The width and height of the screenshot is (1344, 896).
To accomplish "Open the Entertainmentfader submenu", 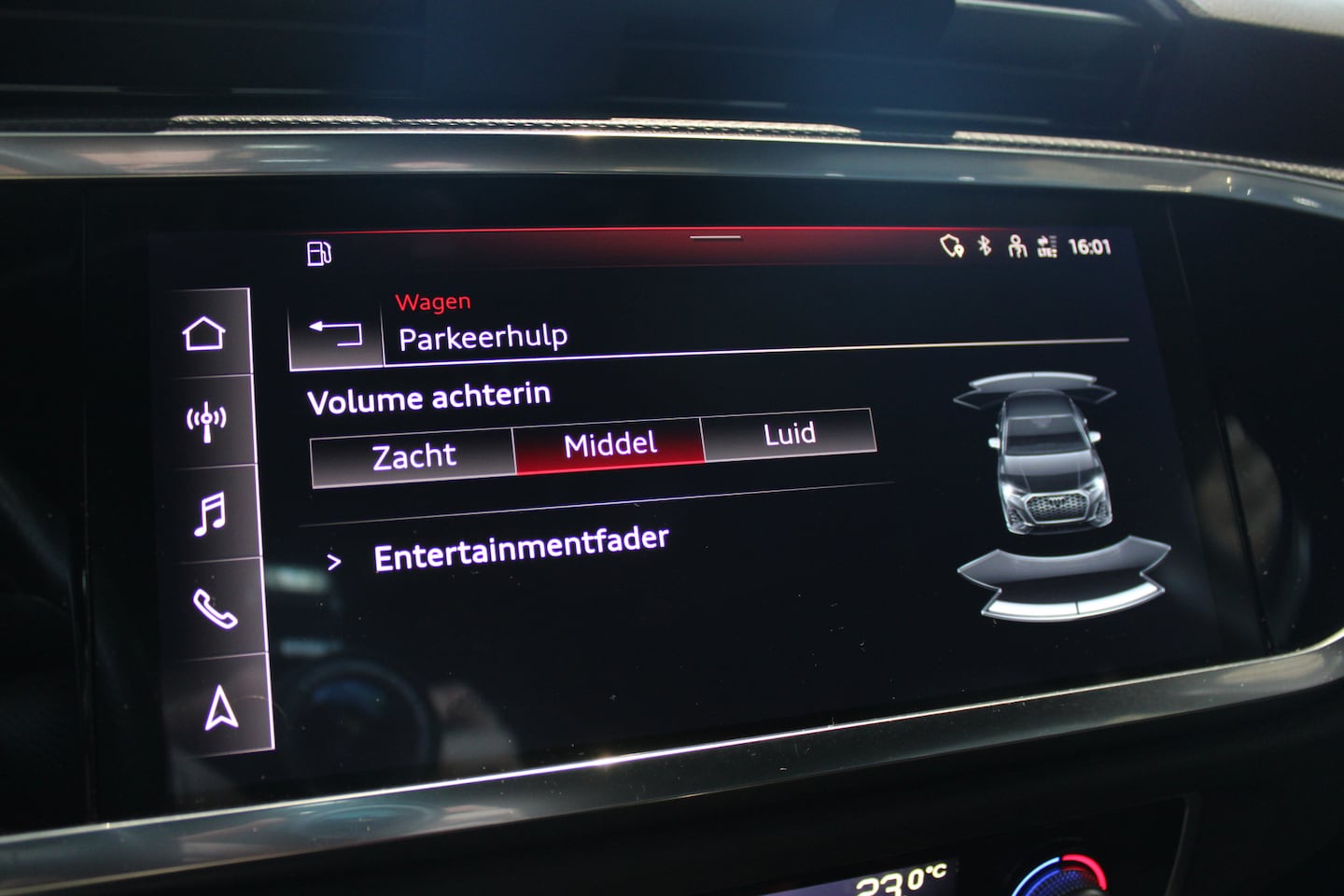I will coord(520,549).
